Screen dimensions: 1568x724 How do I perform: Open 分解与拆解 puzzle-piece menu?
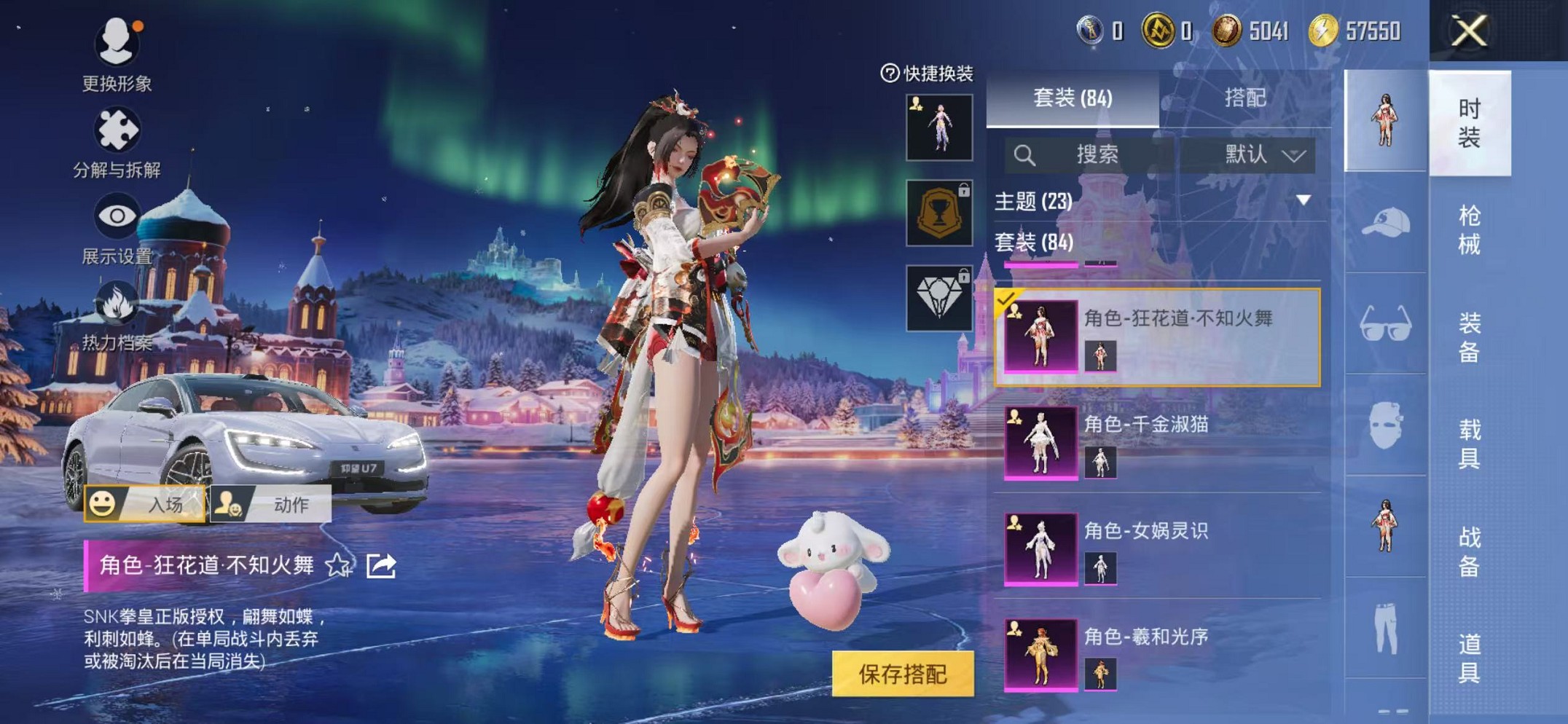tap(117, 142)
